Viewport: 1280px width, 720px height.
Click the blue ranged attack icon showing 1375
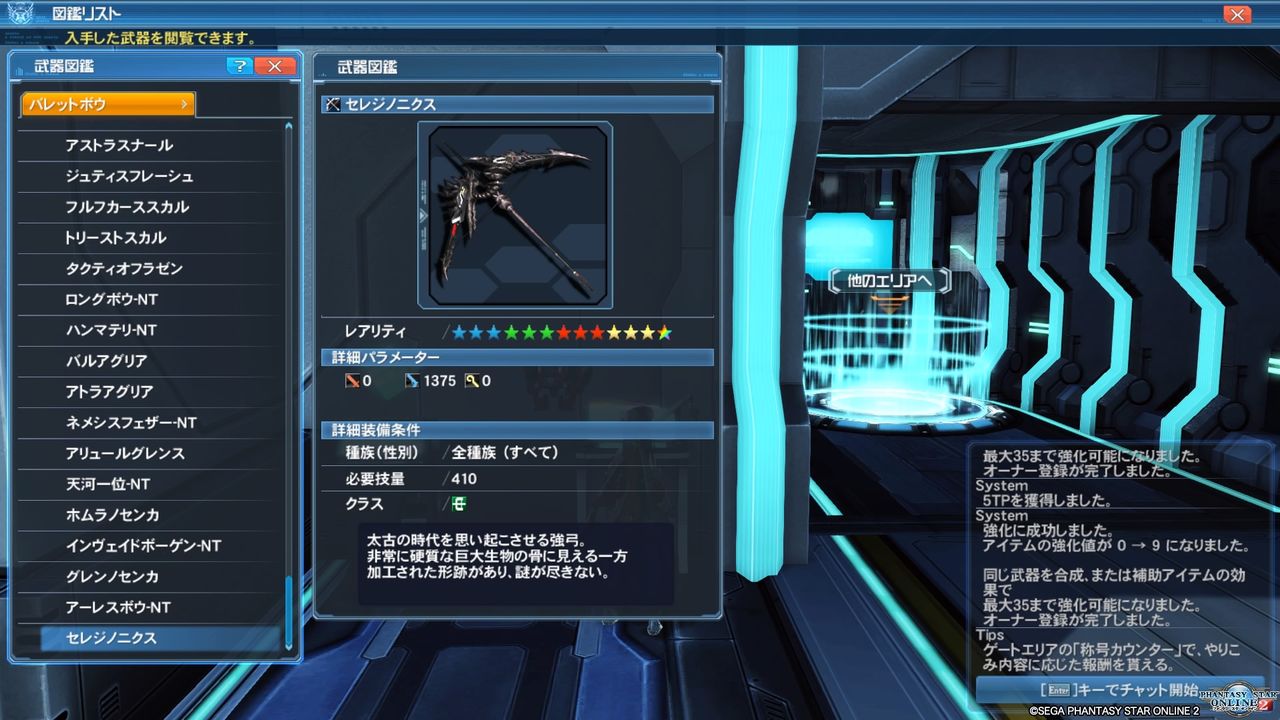coord(412,380)
